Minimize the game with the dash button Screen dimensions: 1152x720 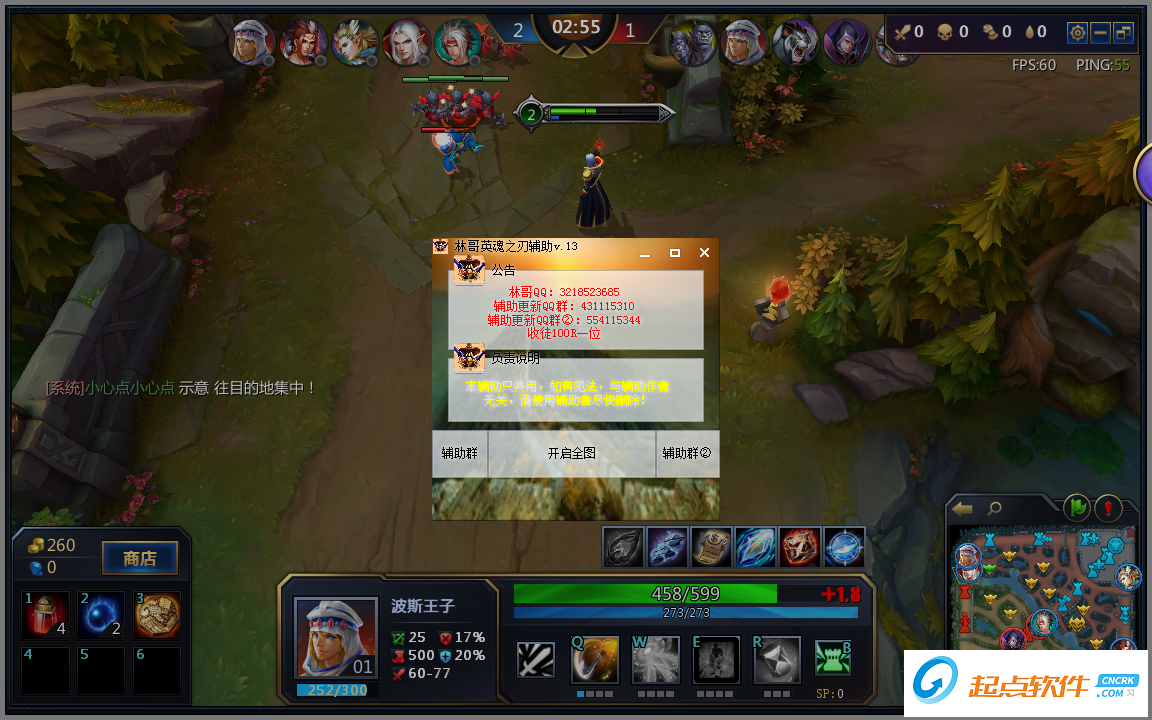pos(1100,32)
